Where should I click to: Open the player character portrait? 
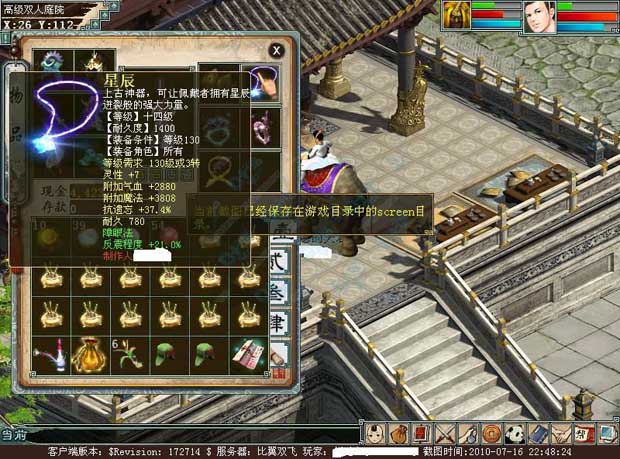(x=539, y=17)
